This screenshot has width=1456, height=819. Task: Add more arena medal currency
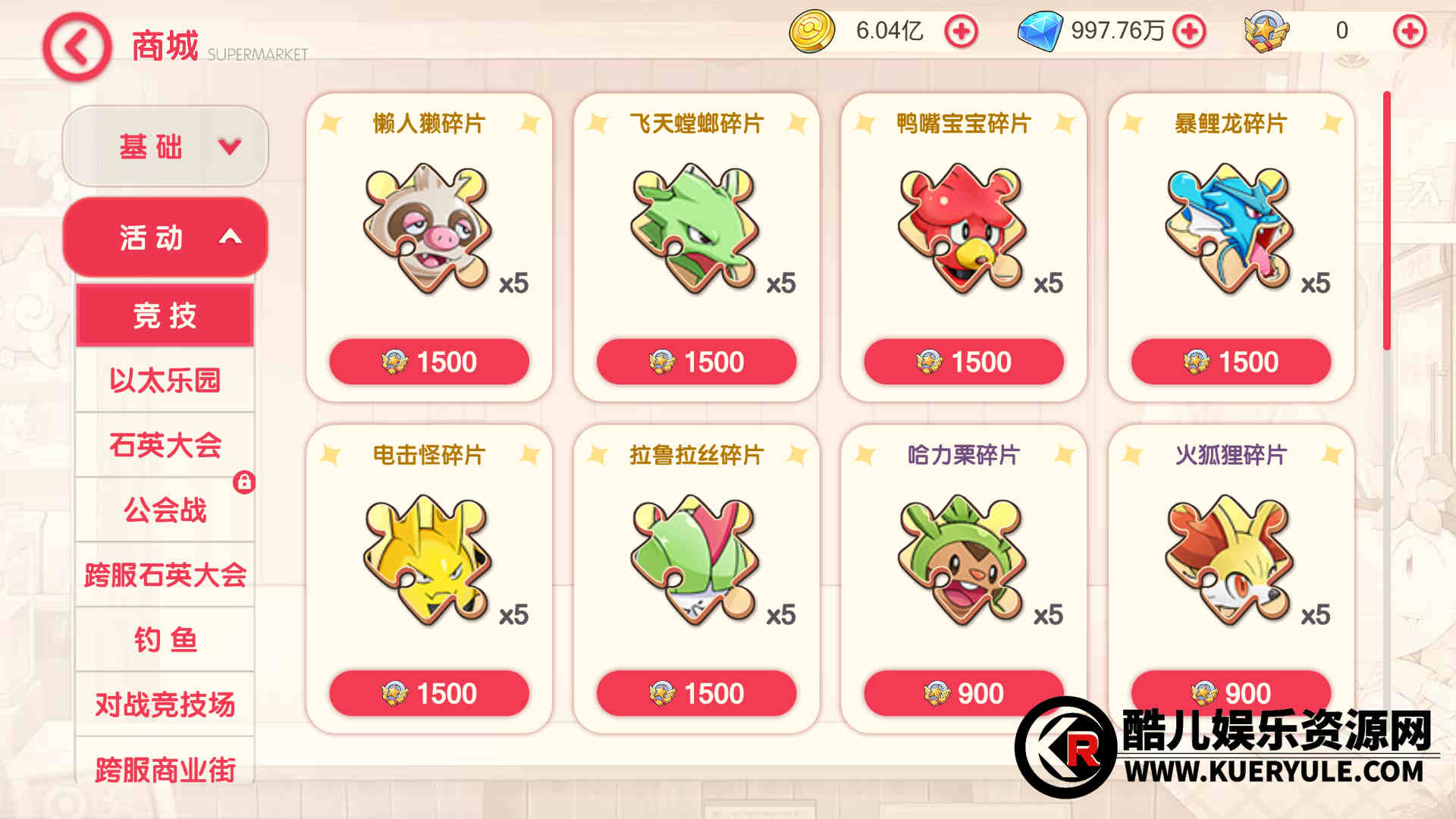coord(1409,32)
